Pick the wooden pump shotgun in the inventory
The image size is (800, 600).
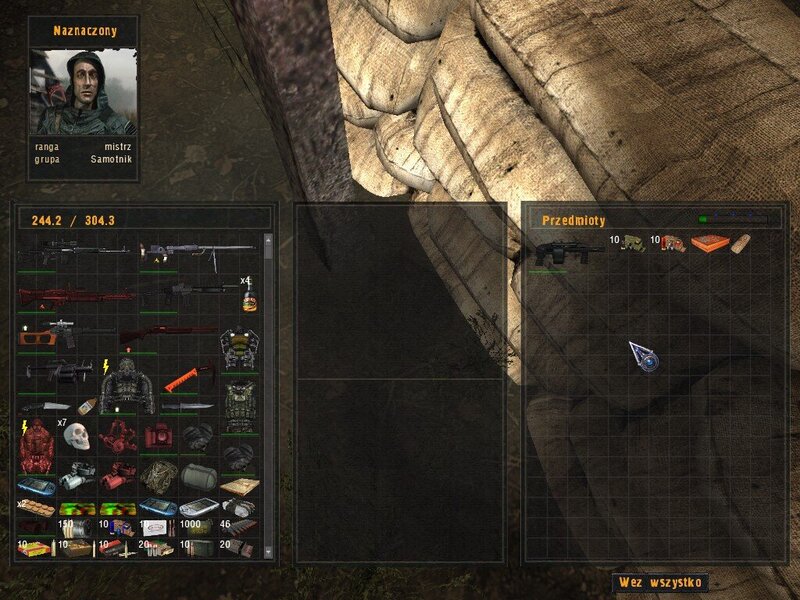tap(167, 334)
